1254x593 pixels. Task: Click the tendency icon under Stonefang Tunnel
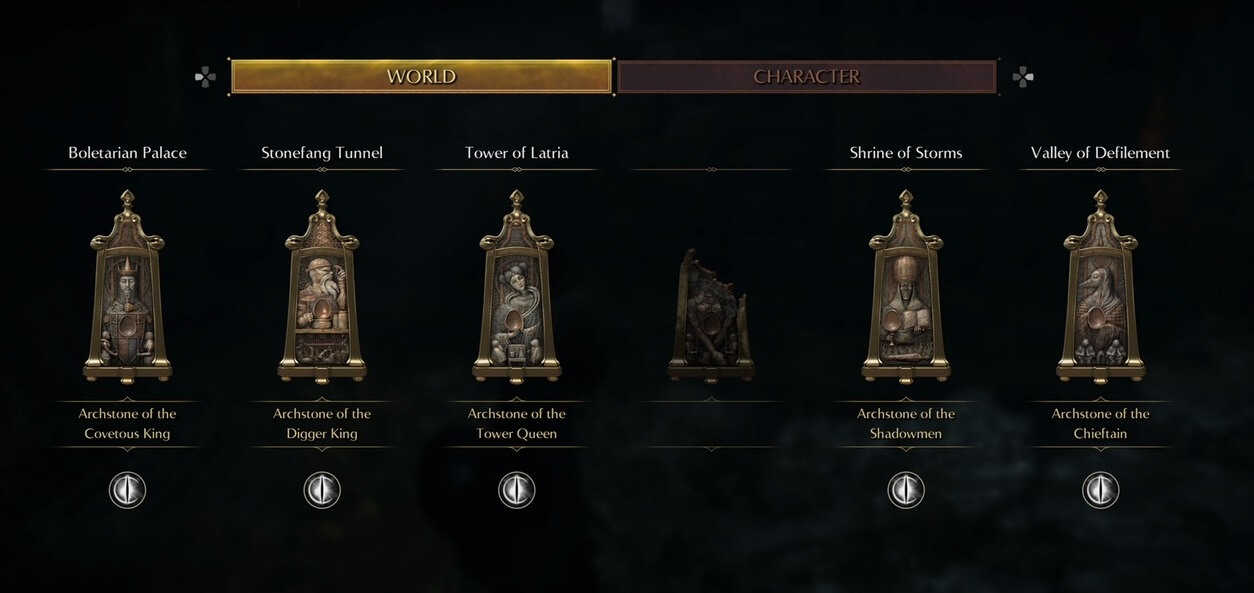pyautogui.click(x=322, y=490)
